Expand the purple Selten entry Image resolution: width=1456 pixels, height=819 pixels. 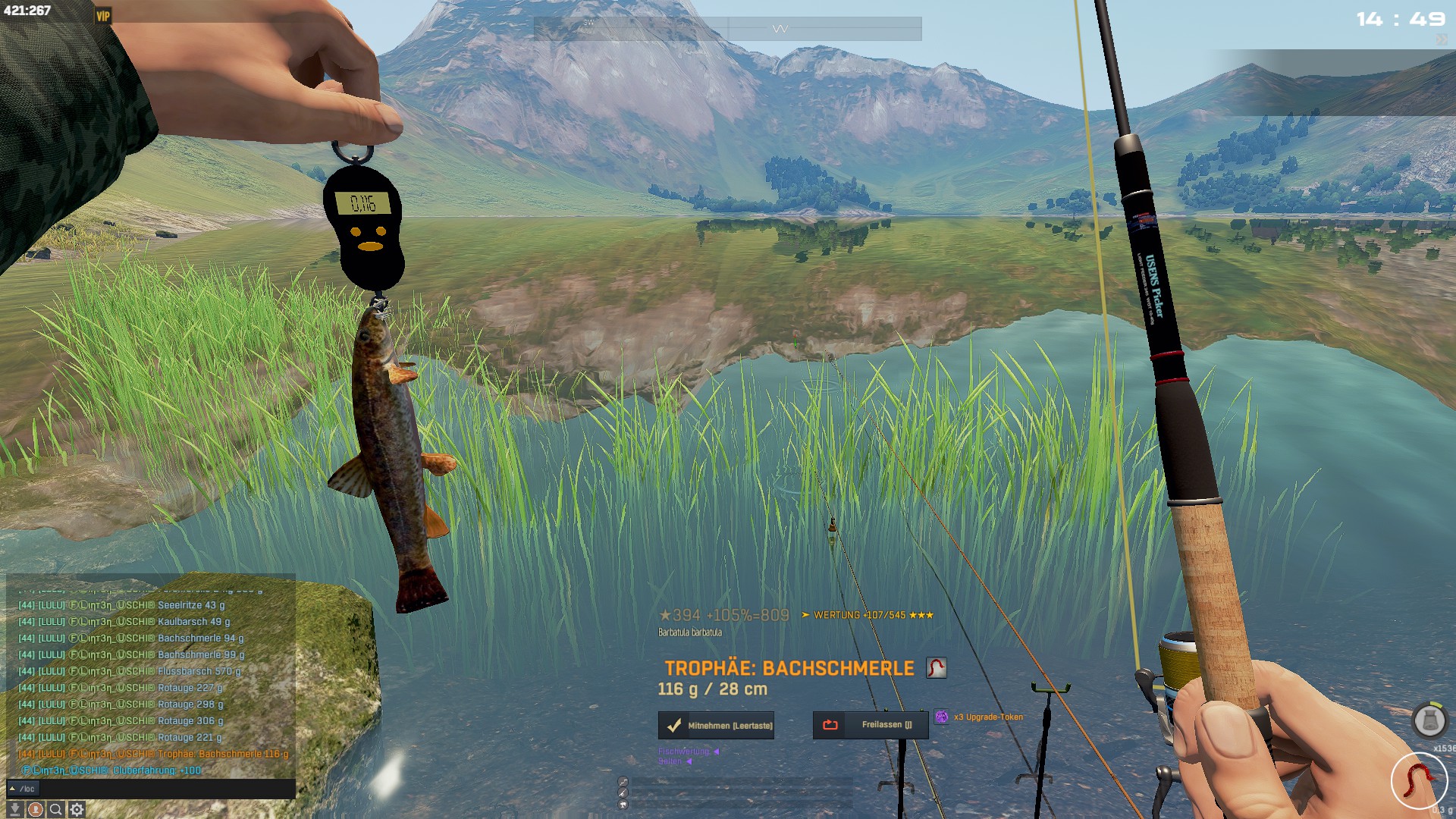674,761
